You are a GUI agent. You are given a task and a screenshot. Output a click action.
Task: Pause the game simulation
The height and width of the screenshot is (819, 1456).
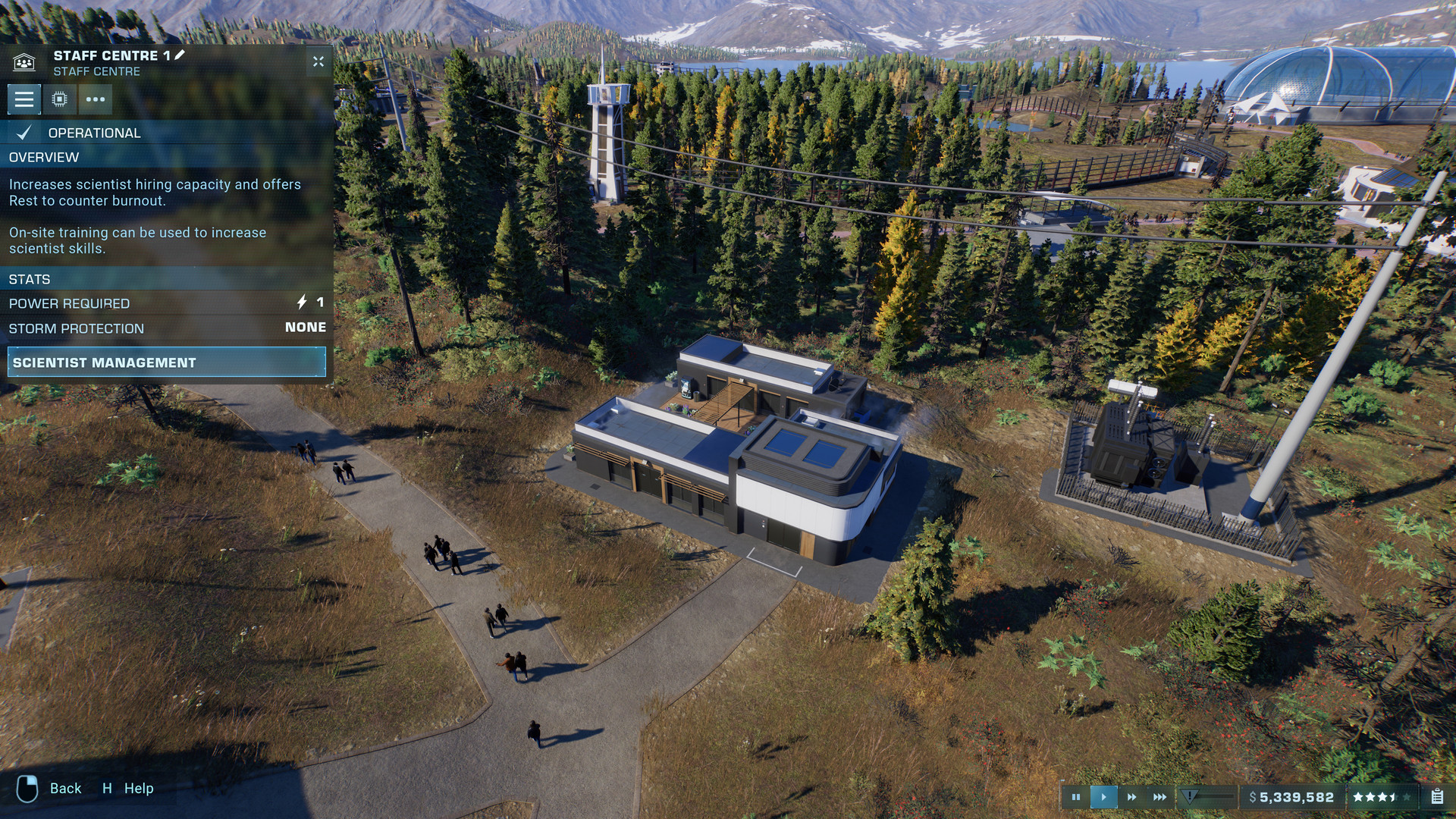coord(1077,796)
